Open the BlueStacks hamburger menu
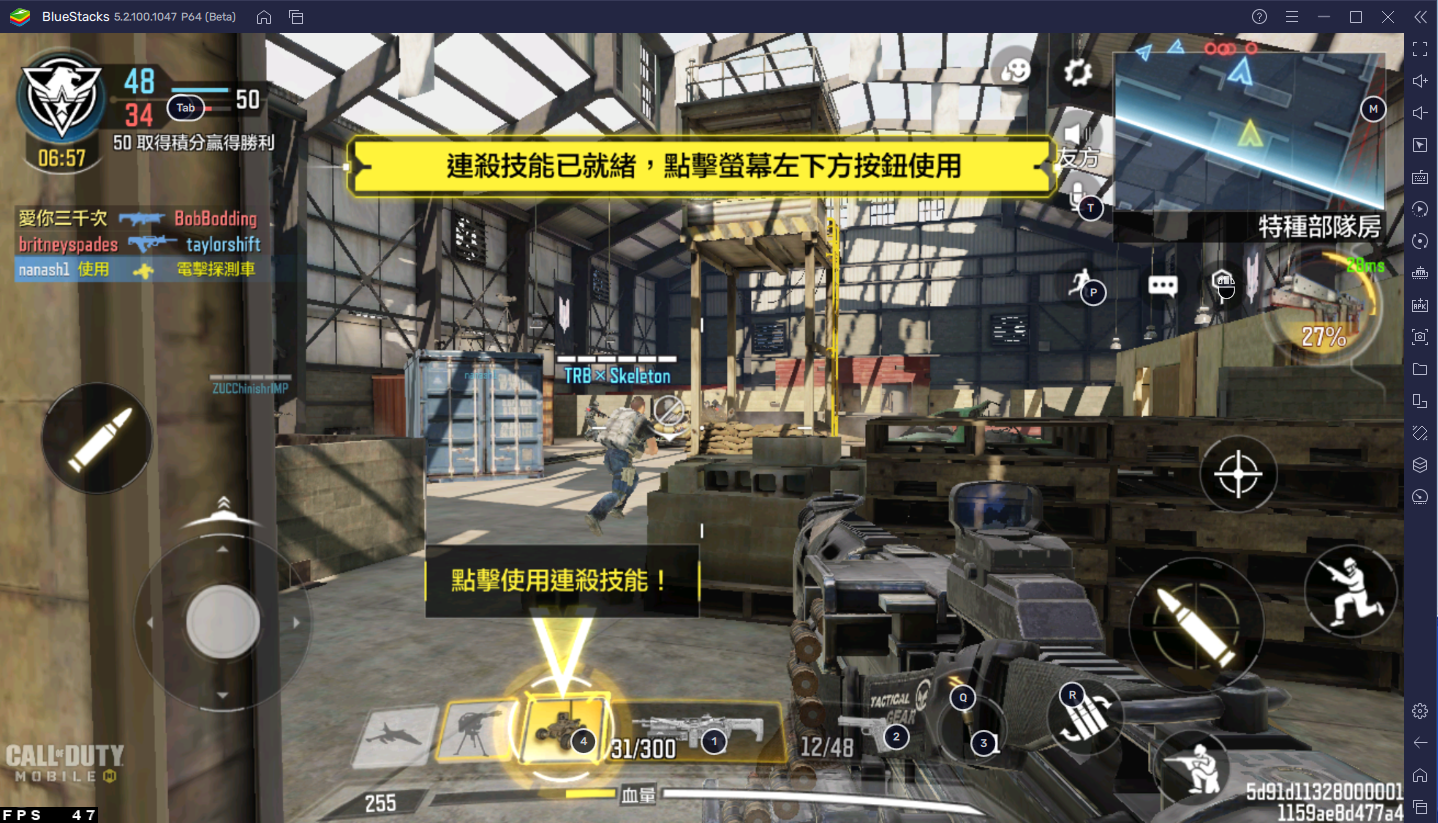The width and height of the screenshot is (1438, 823). tap(1292, 16)
